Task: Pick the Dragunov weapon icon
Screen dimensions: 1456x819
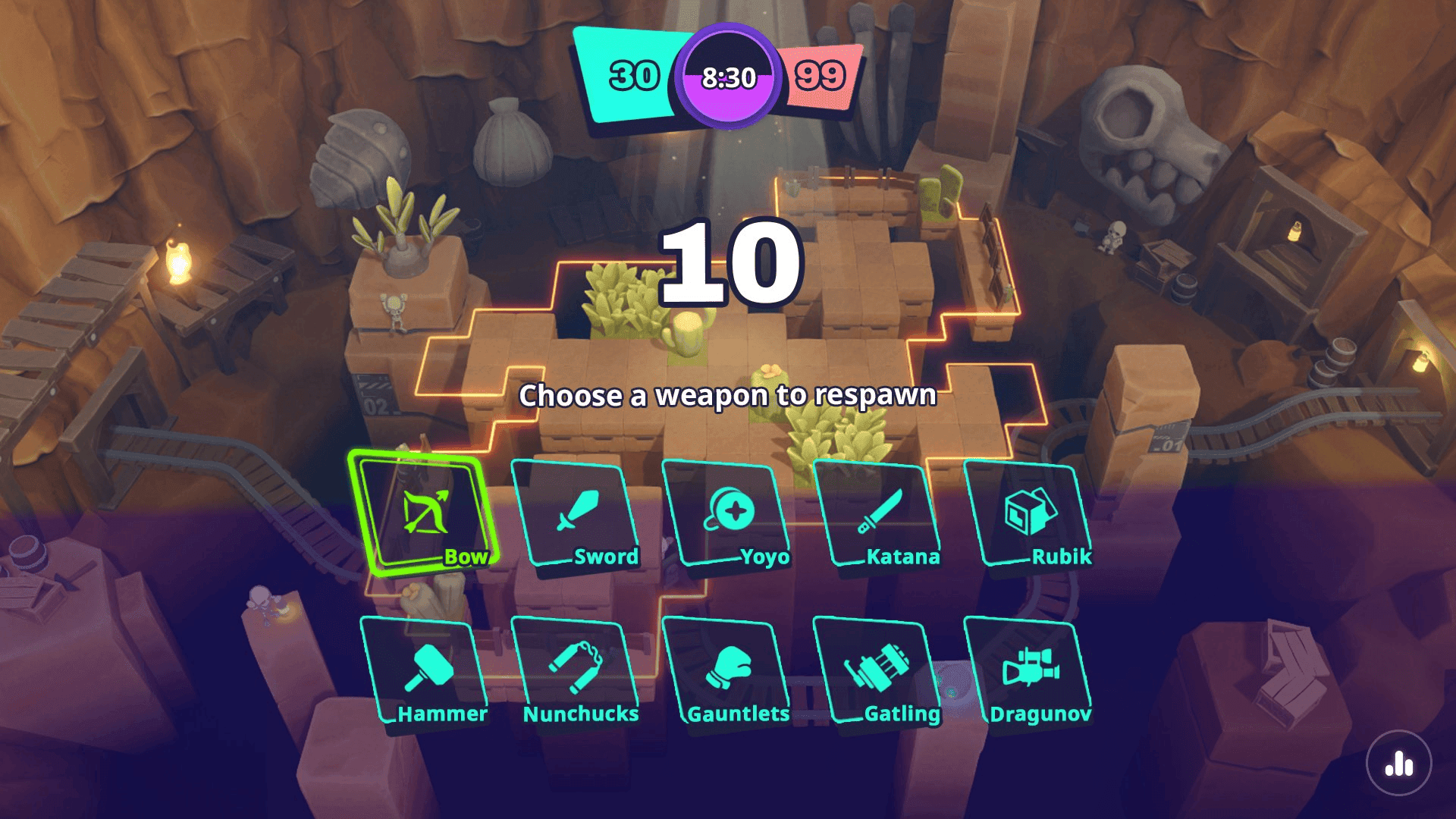Action: pyautogui.click(x=1031, y=667)
